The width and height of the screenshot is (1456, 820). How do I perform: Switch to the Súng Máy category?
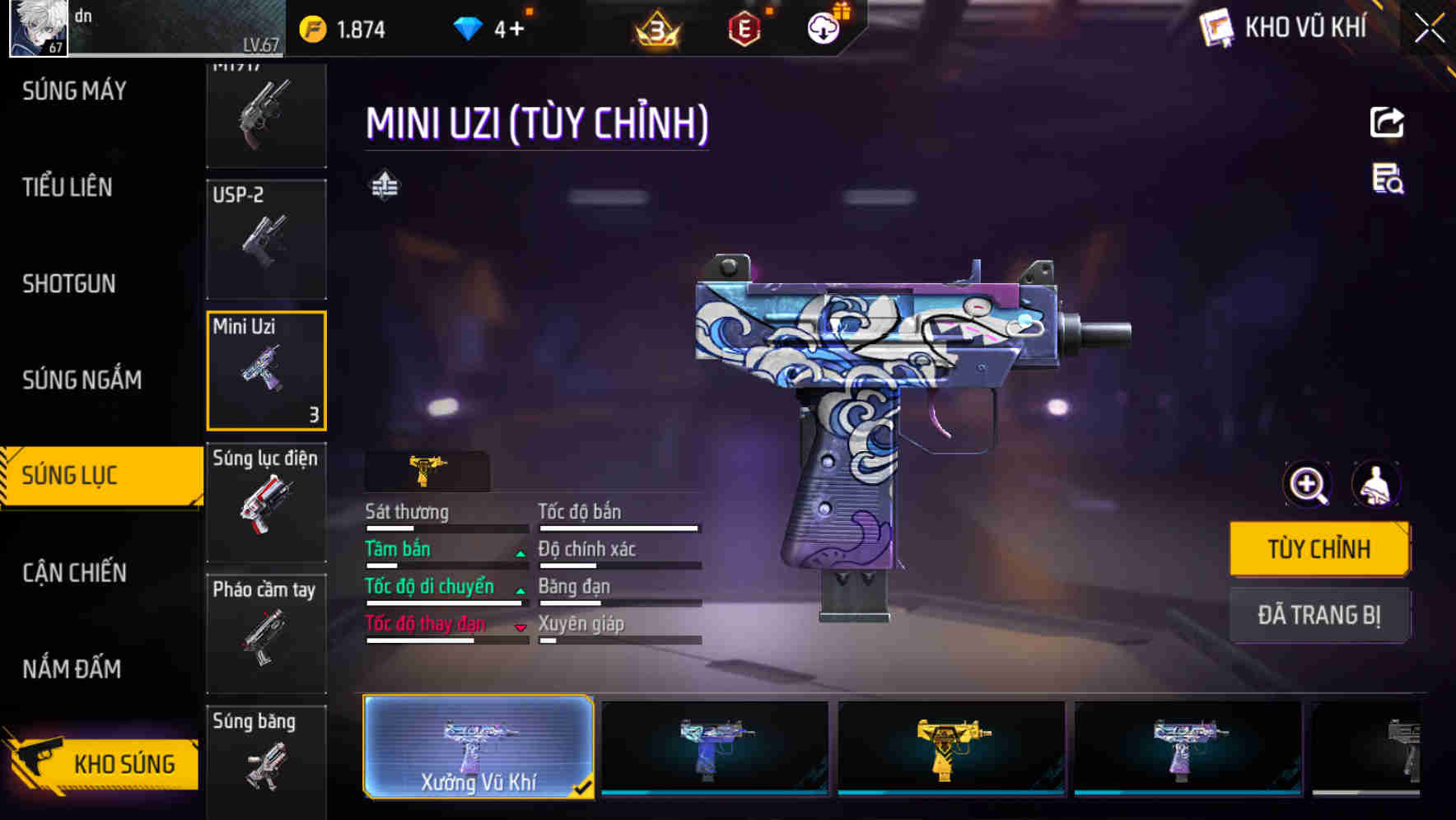click(74, 91)
